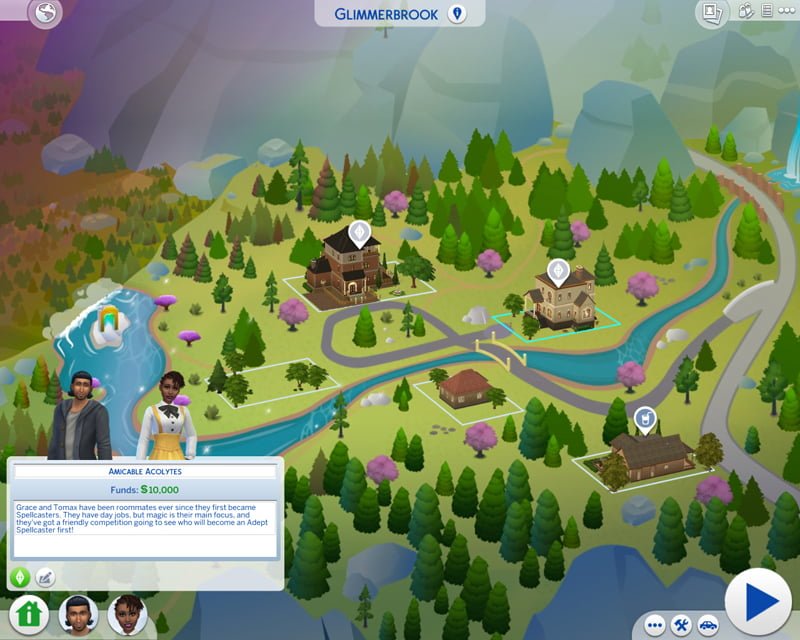800x640 pixels.
Task: Open the Manage Households icon
Action: click(x=743, y=12)
